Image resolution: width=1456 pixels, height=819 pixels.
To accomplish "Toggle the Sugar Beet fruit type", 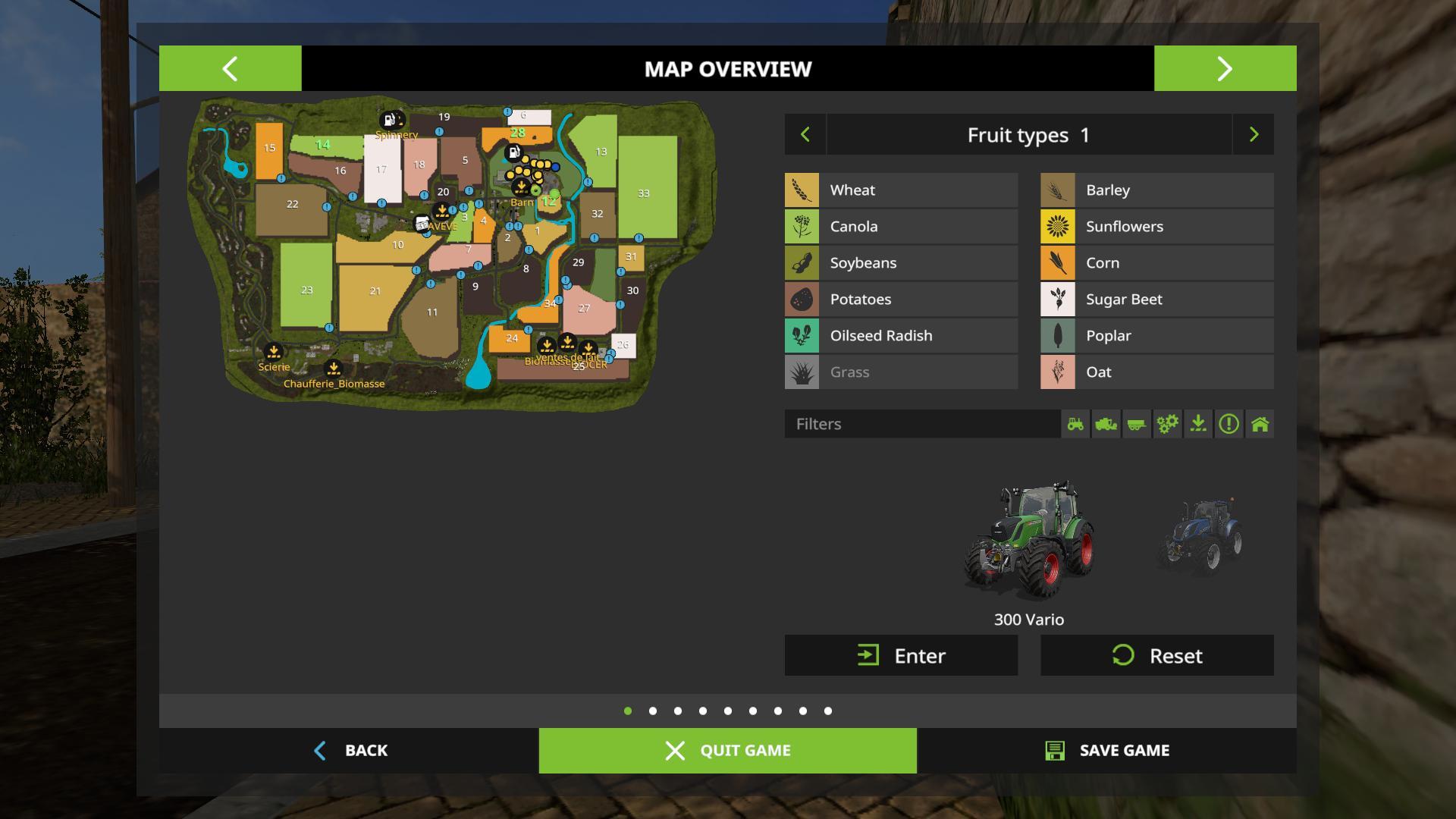I will pyautogui.click(x=1156, y=300).
